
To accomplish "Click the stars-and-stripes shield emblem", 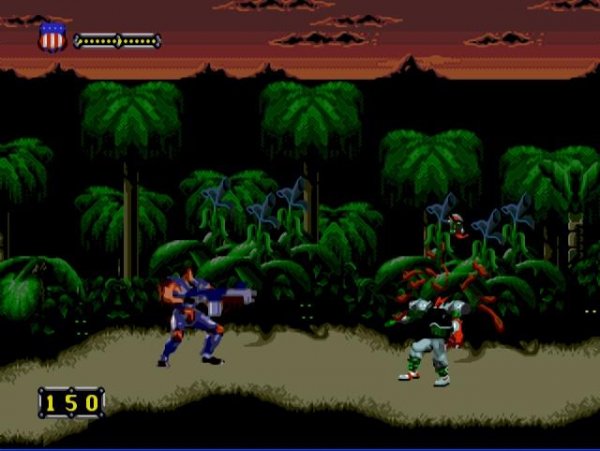I will [52, 38].
